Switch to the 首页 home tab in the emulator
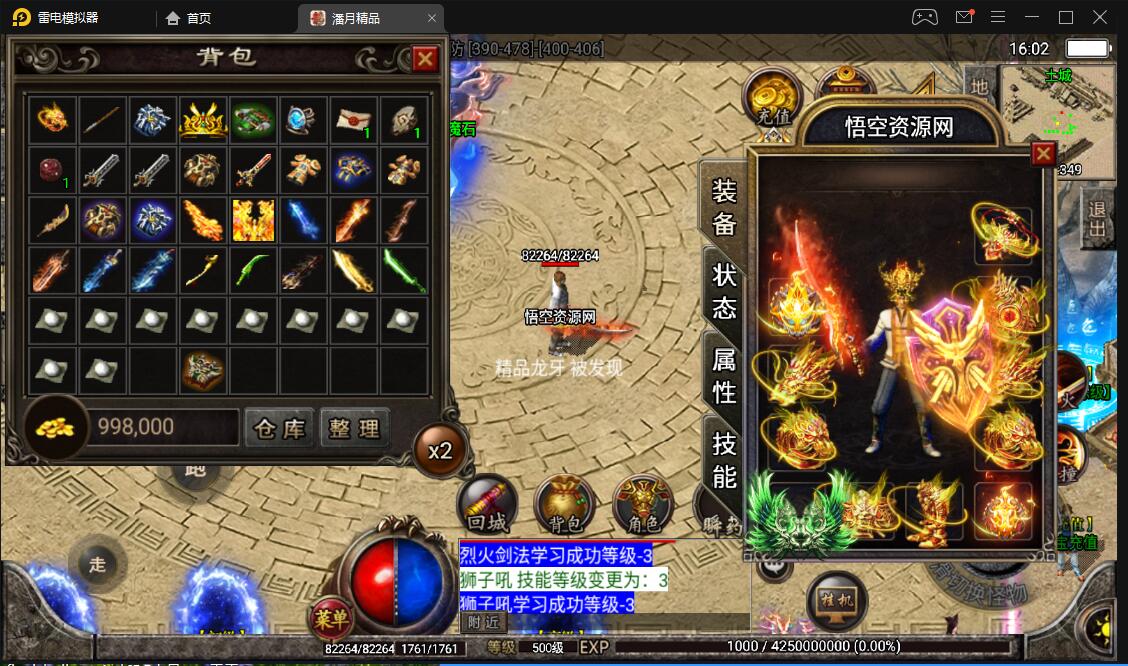Image resolution: width=1128 pixels, height=666 pixels. (x=189, y=18)
